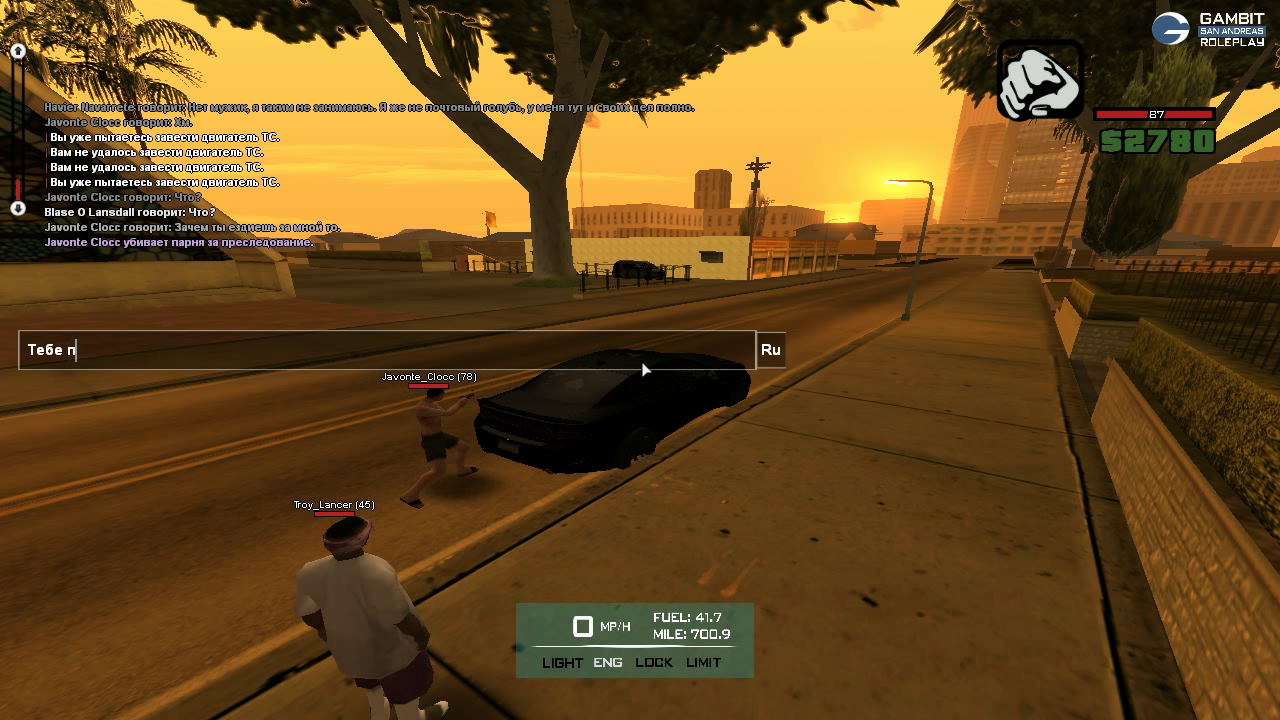Toggle the ENG engine indicator
The width and height of the screenshot is (1280, 720).
click(608, 663)
